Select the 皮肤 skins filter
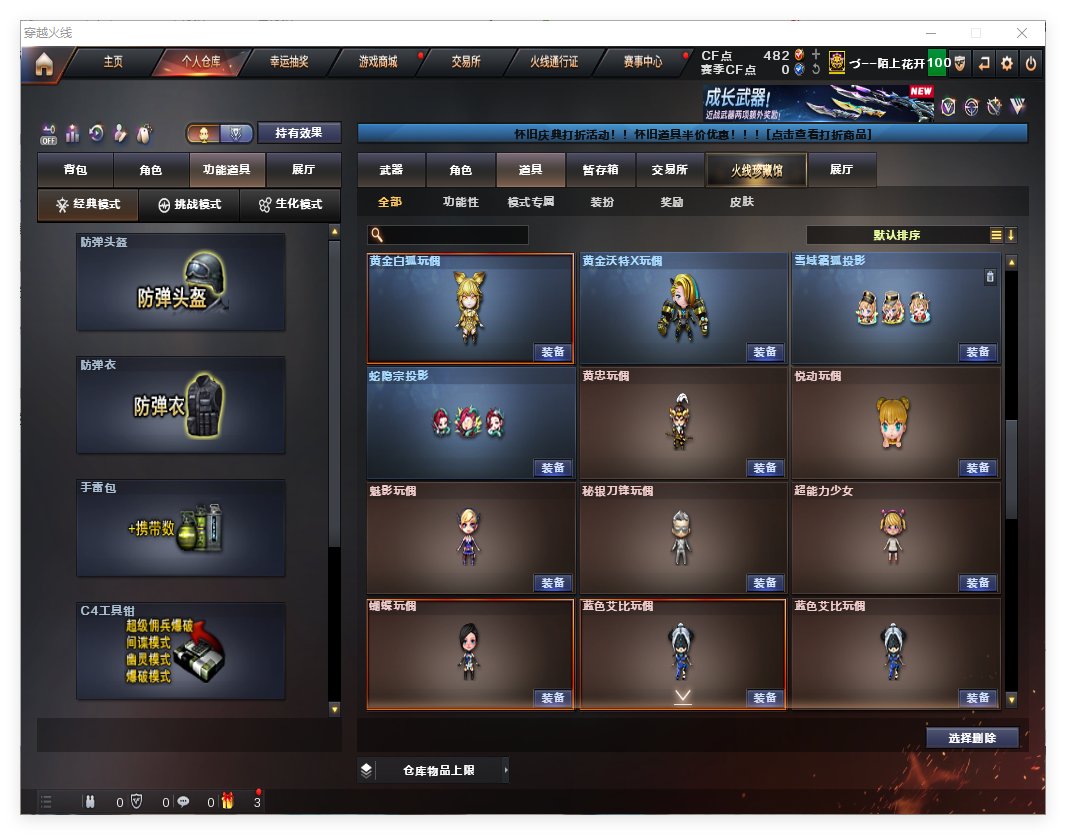1066x835 pixels. coord(741,202)
